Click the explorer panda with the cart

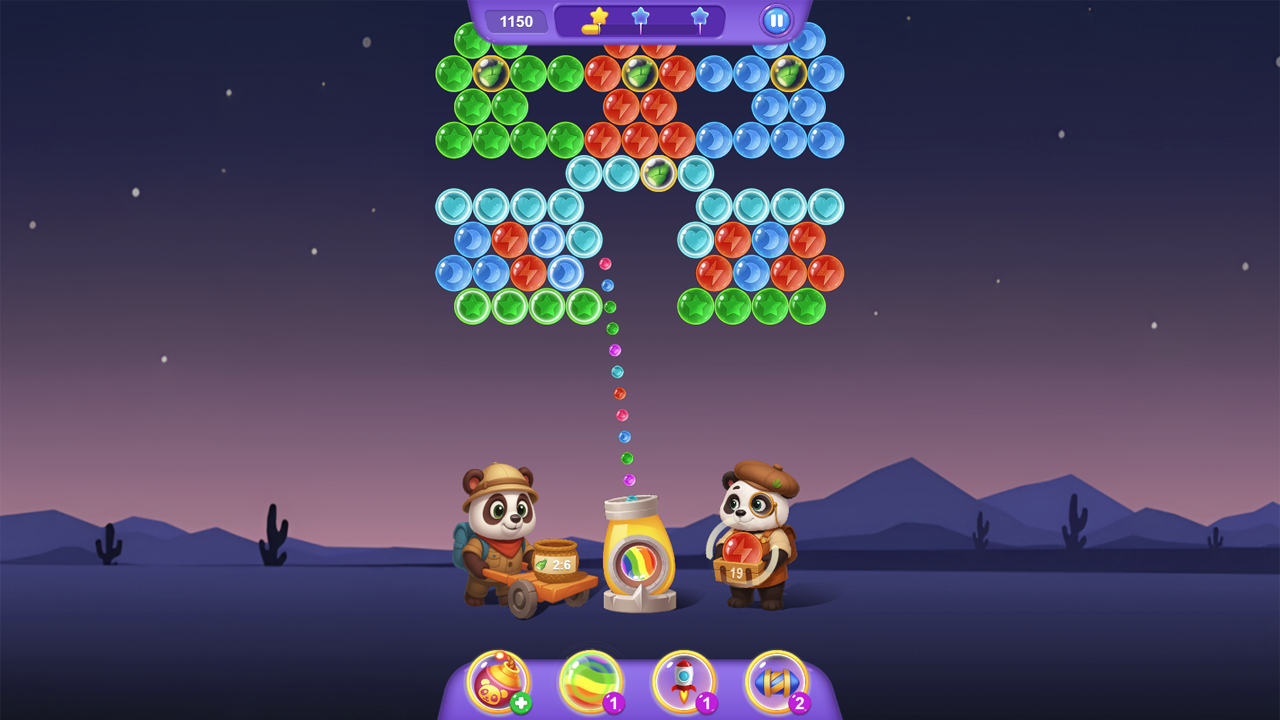click(498, 540)
